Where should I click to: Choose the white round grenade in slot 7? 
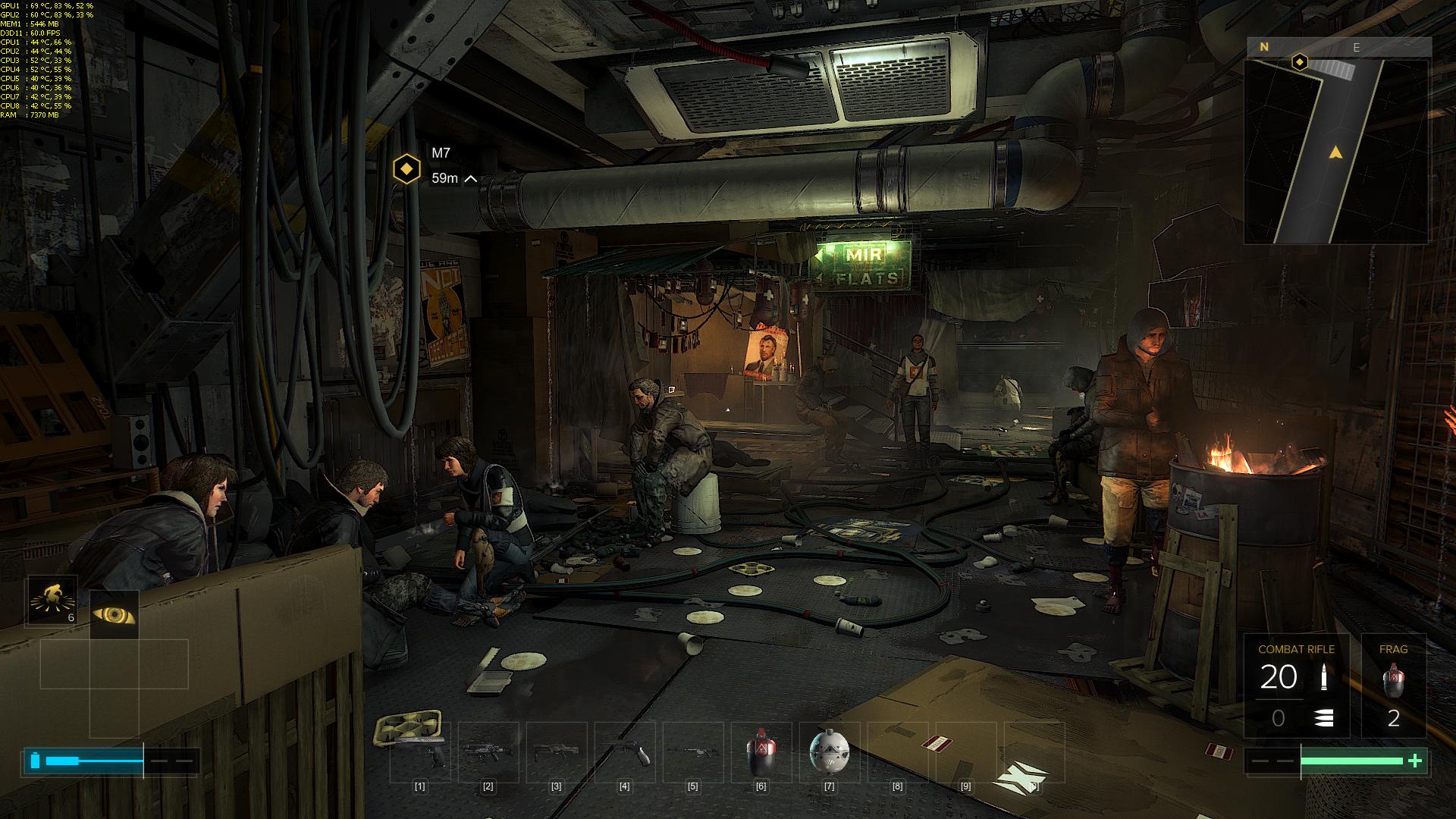coord(829,751)
